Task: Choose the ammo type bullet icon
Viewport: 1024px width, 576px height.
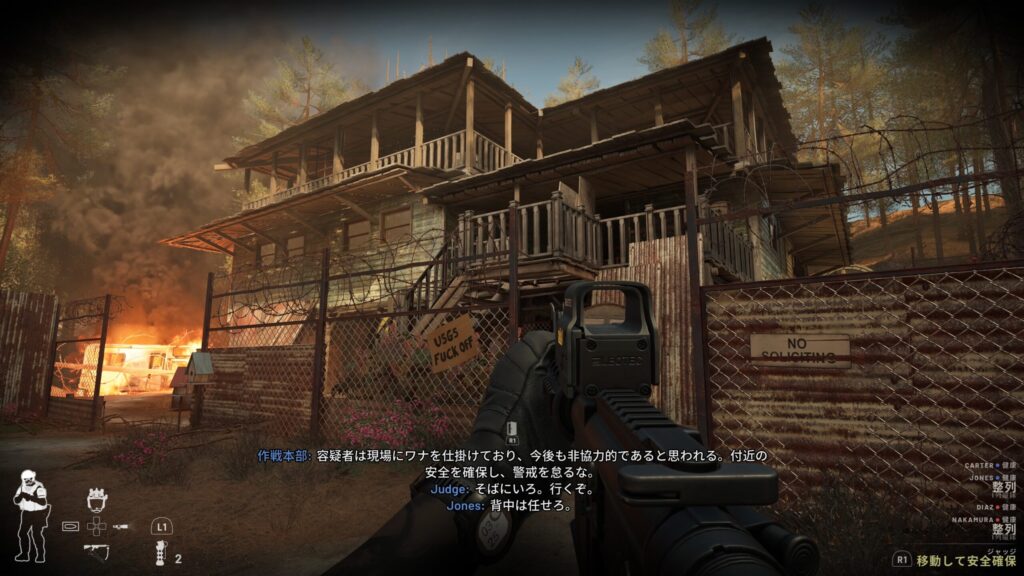Action: pos(70,525)
